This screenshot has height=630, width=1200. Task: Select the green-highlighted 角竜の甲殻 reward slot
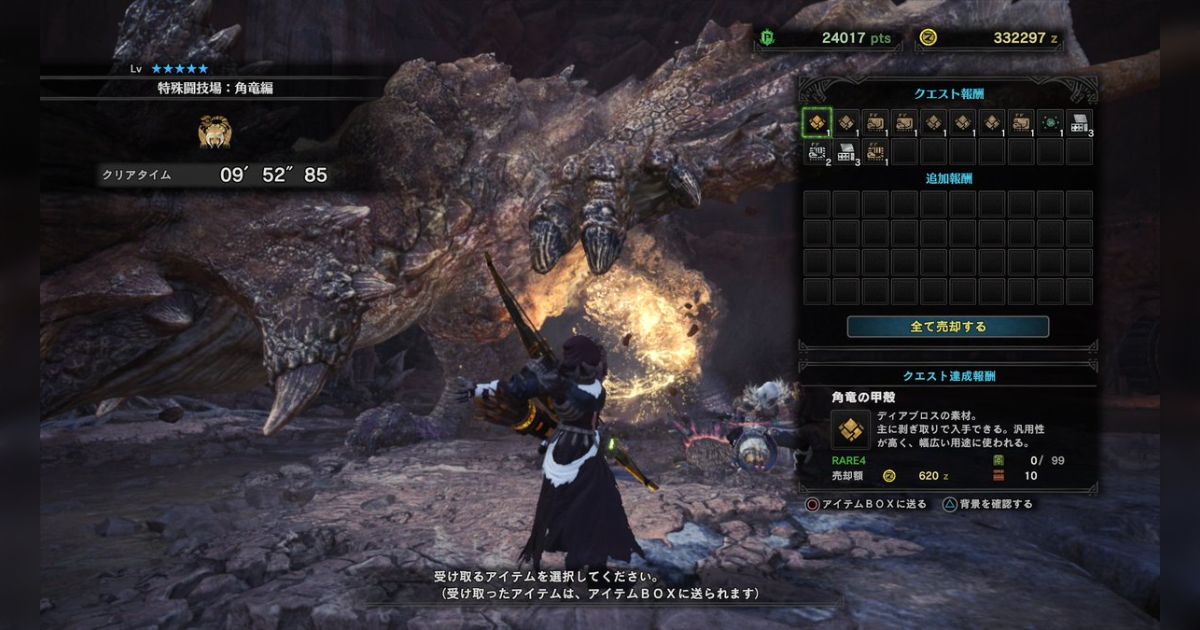[817, 123]
